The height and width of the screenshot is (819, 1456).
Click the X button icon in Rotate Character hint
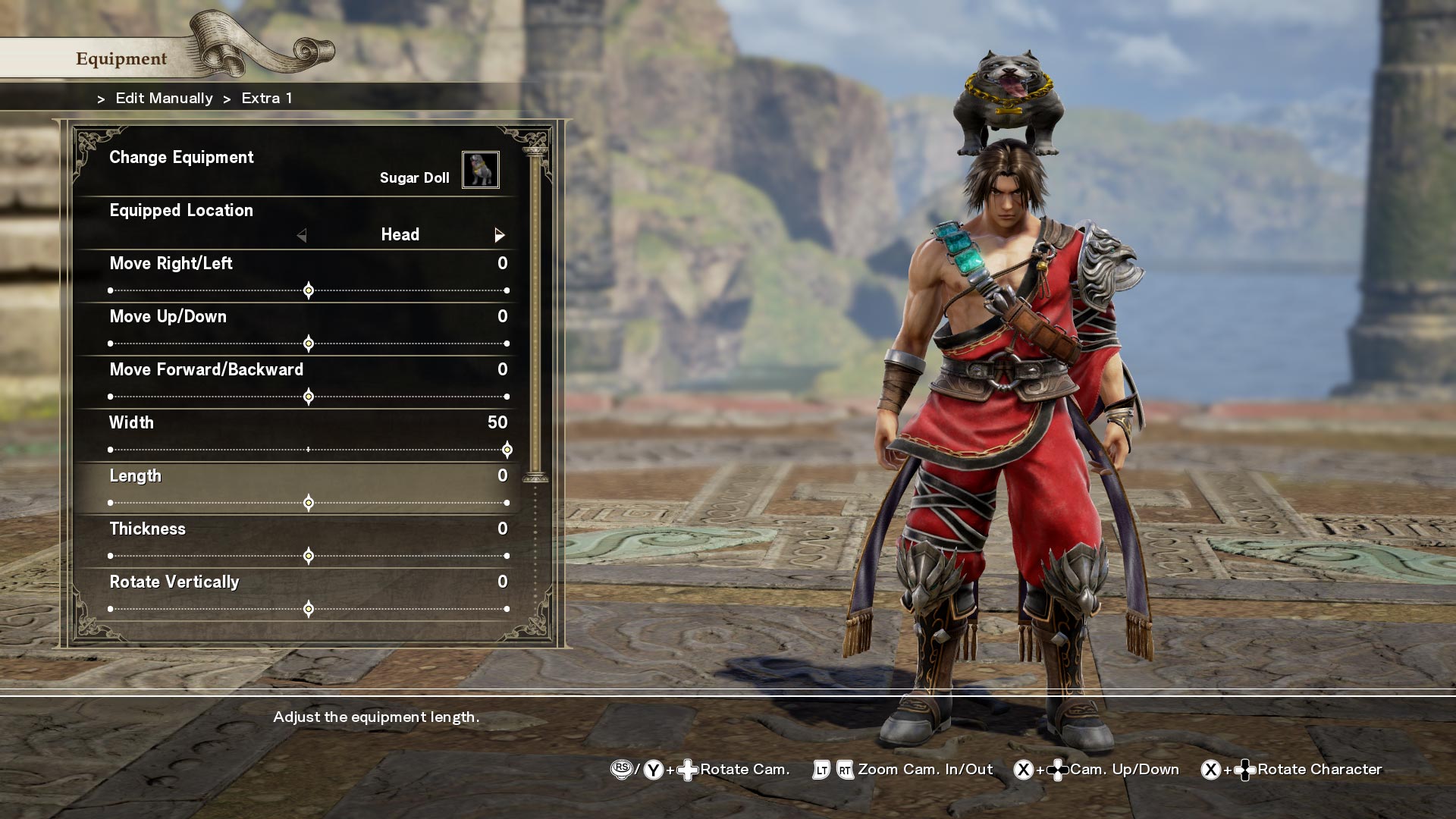coord(1210,768)
